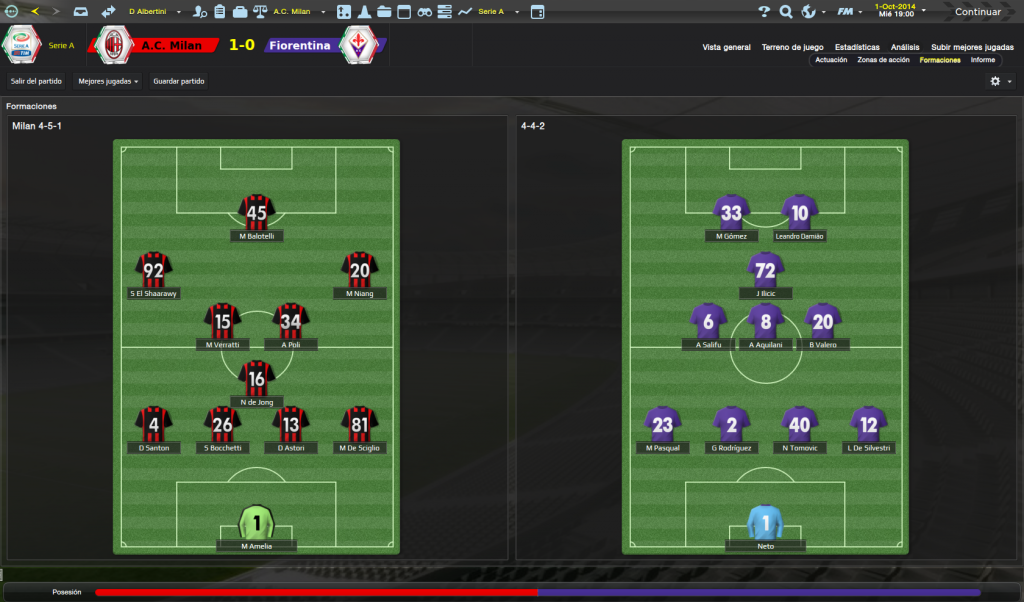1024x602 pixels.
Task: Select M Balotelli's number 45 shirt
Action: [257, 212]
